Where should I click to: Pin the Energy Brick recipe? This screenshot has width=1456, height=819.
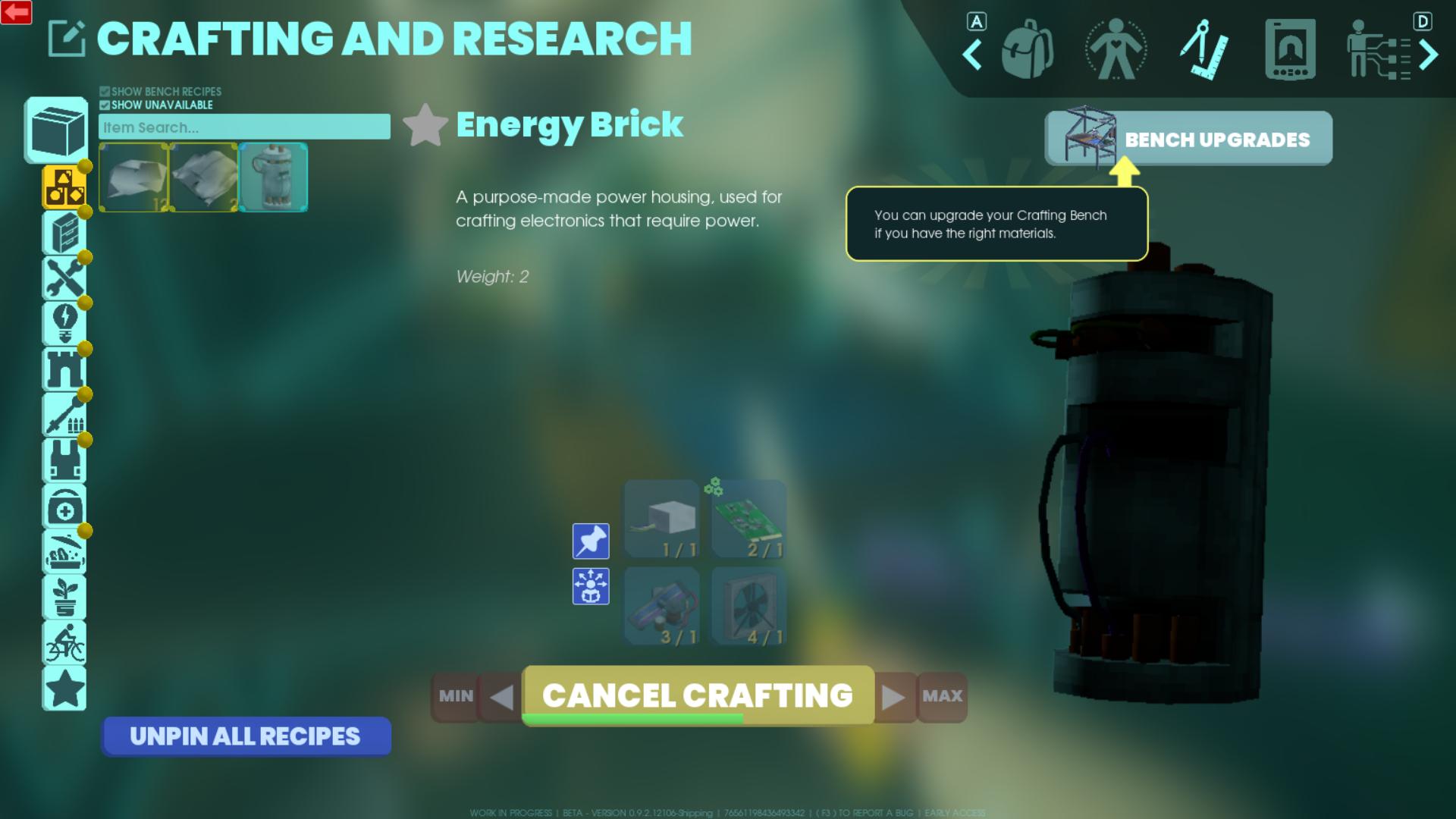tap(591, 541)
